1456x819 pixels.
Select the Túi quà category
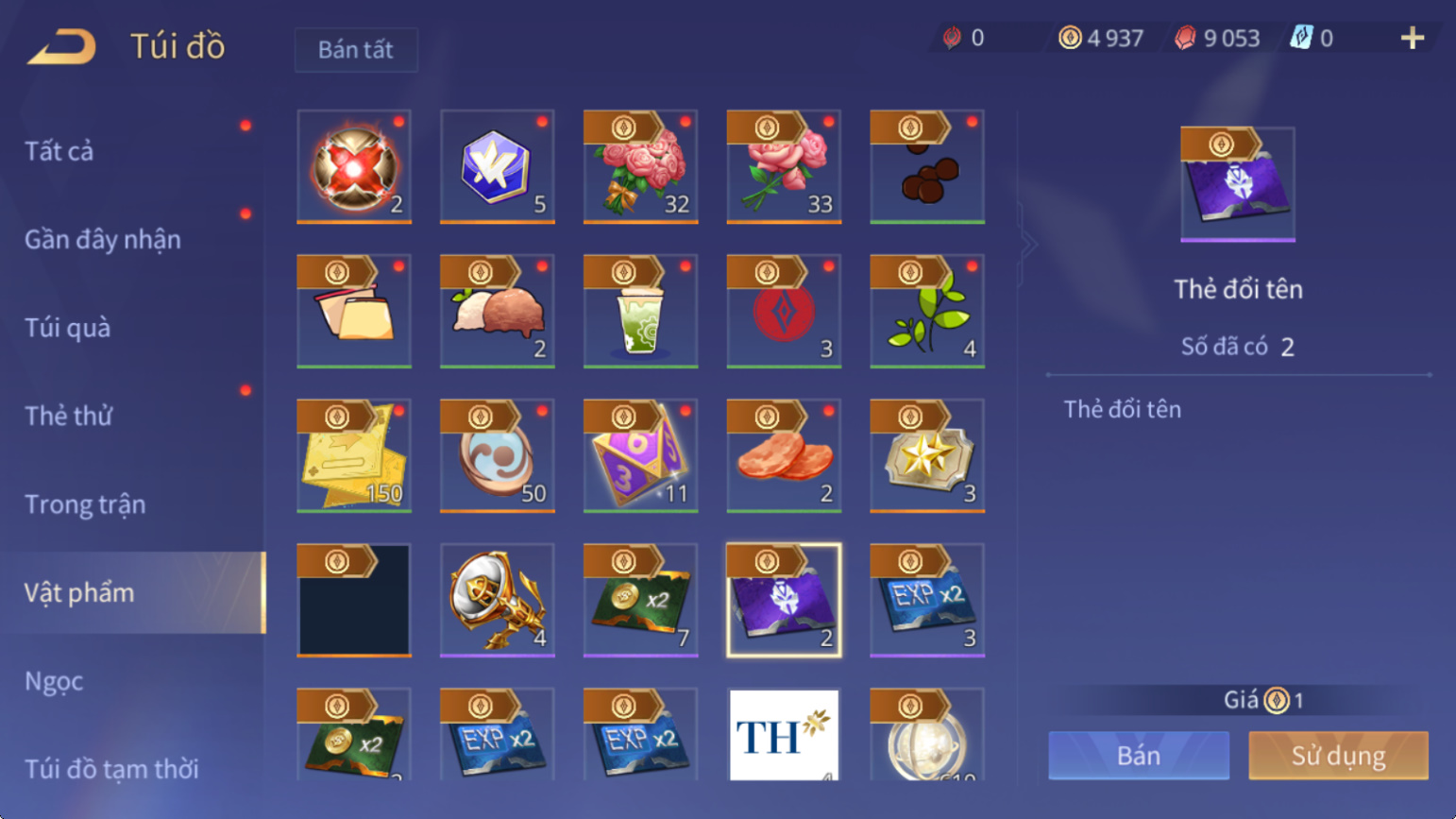68,328
